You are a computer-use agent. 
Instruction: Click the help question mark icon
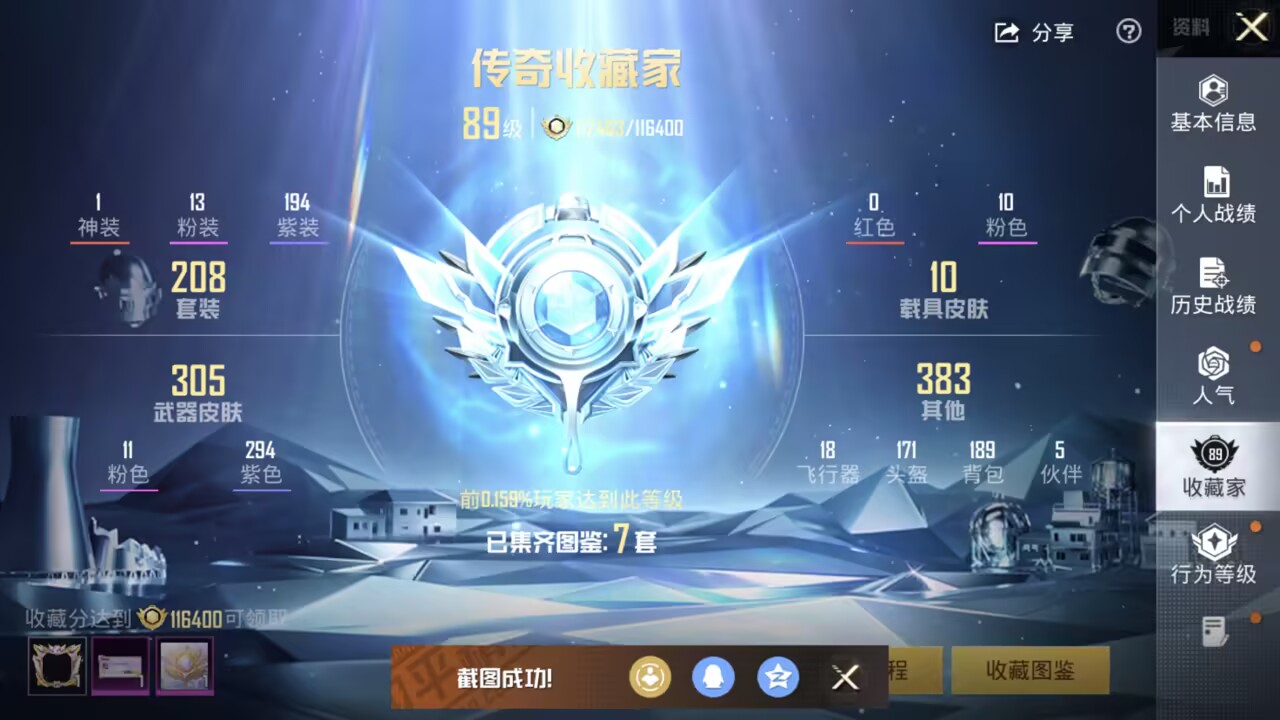[x=1127, y=32]
